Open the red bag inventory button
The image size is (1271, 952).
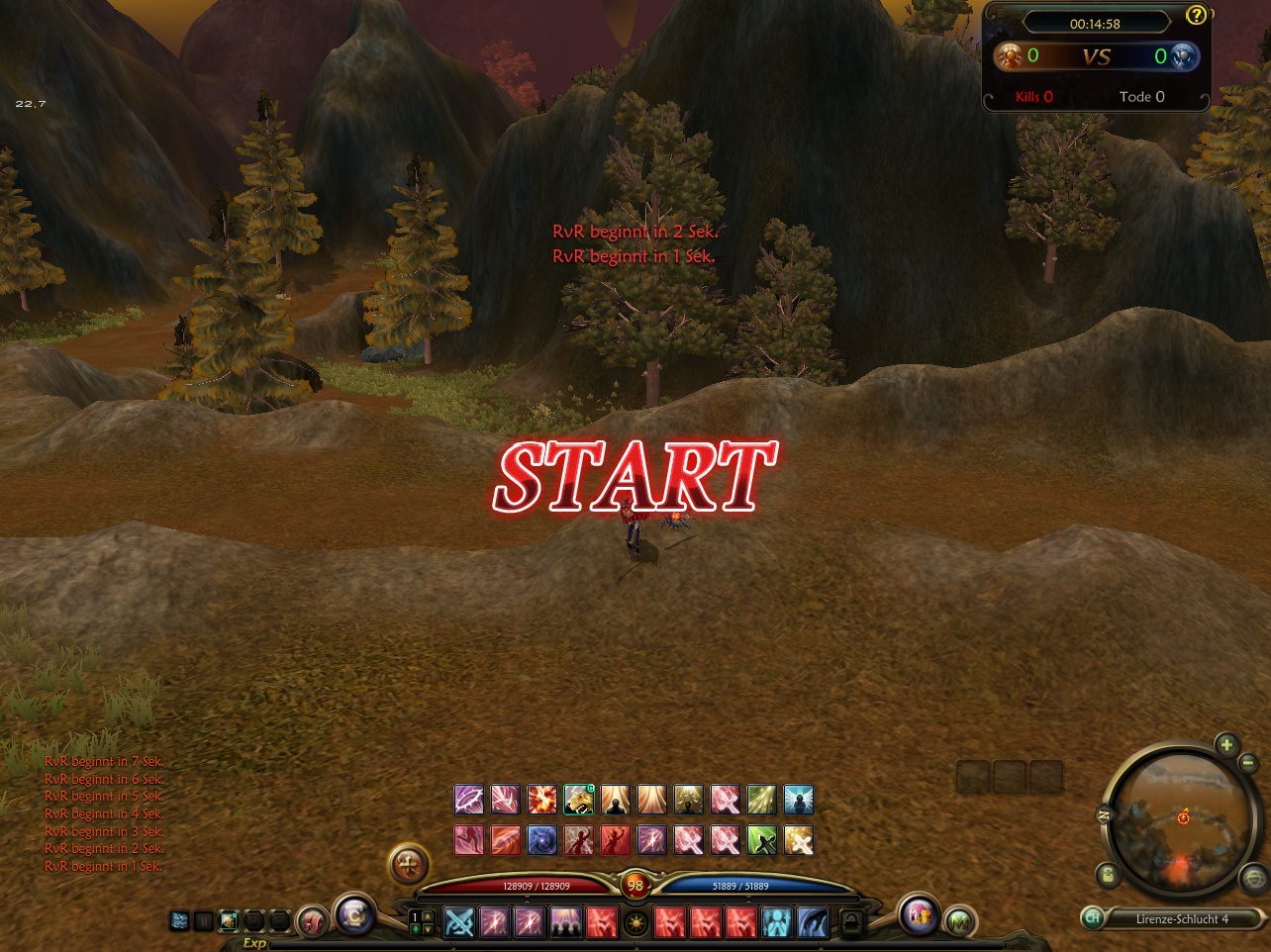(x=313, y=921)
